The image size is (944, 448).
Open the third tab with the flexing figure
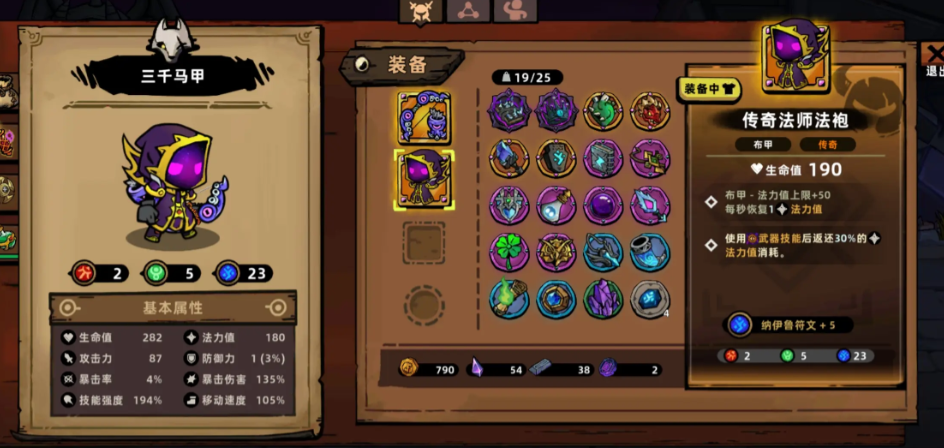click(514, 10)
